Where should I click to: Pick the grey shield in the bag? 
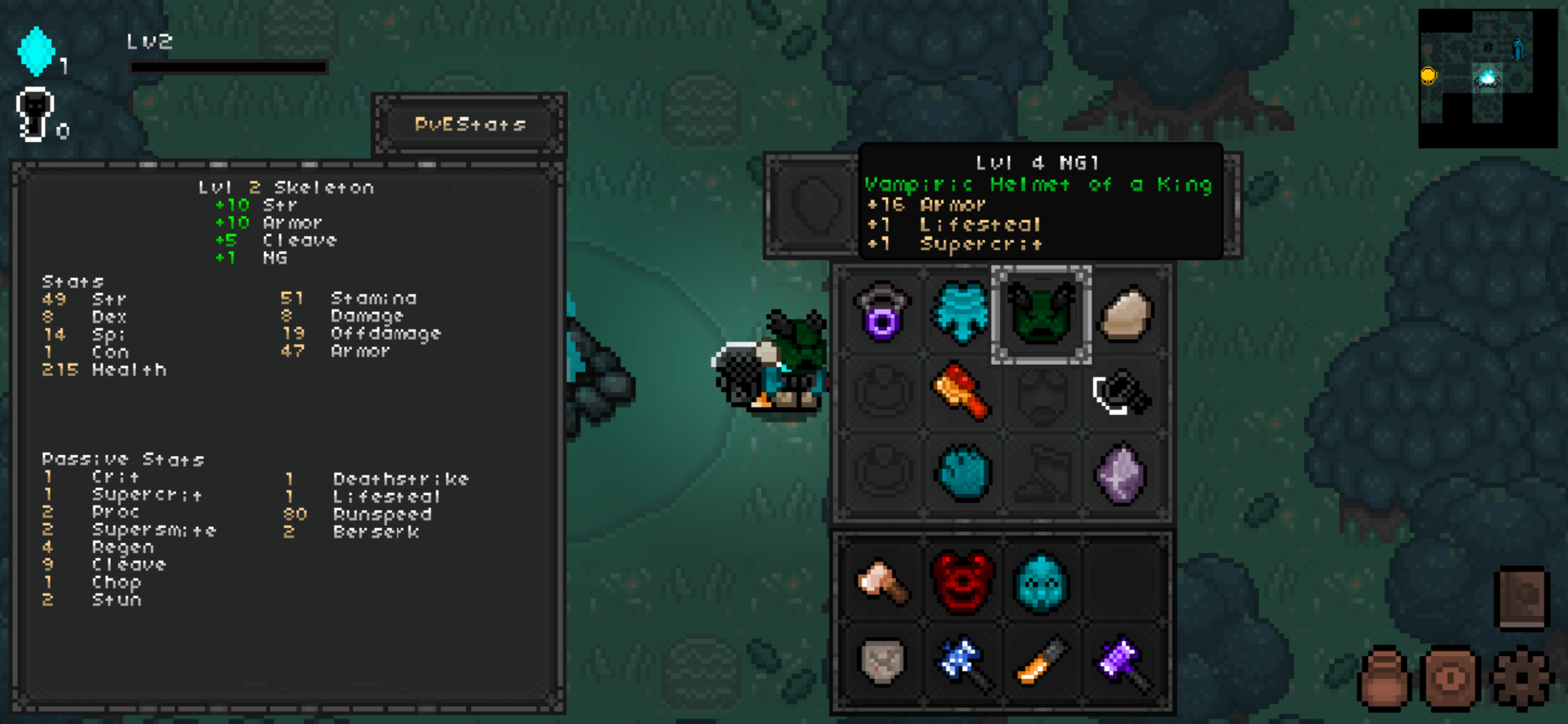point(882,661)
